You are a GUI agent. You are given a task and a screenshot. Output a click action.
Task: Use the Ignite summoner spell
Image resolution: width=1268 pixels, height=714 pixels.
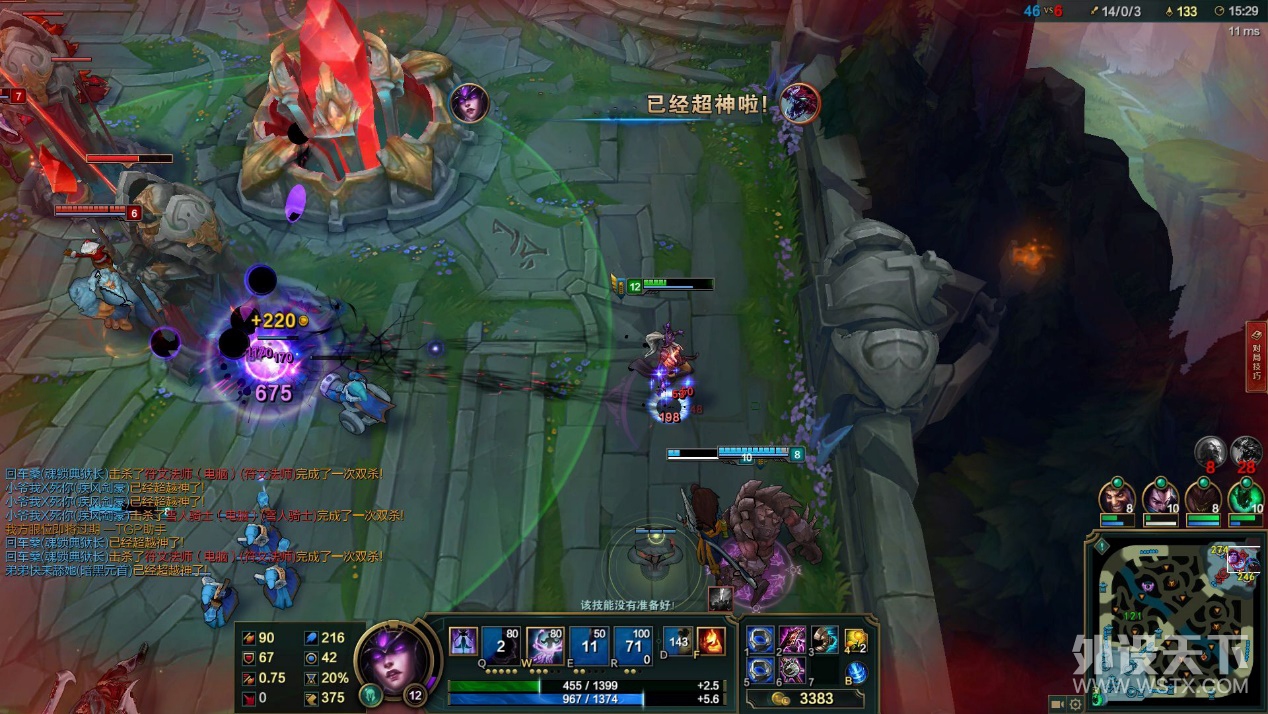click(x=710, y=641)
